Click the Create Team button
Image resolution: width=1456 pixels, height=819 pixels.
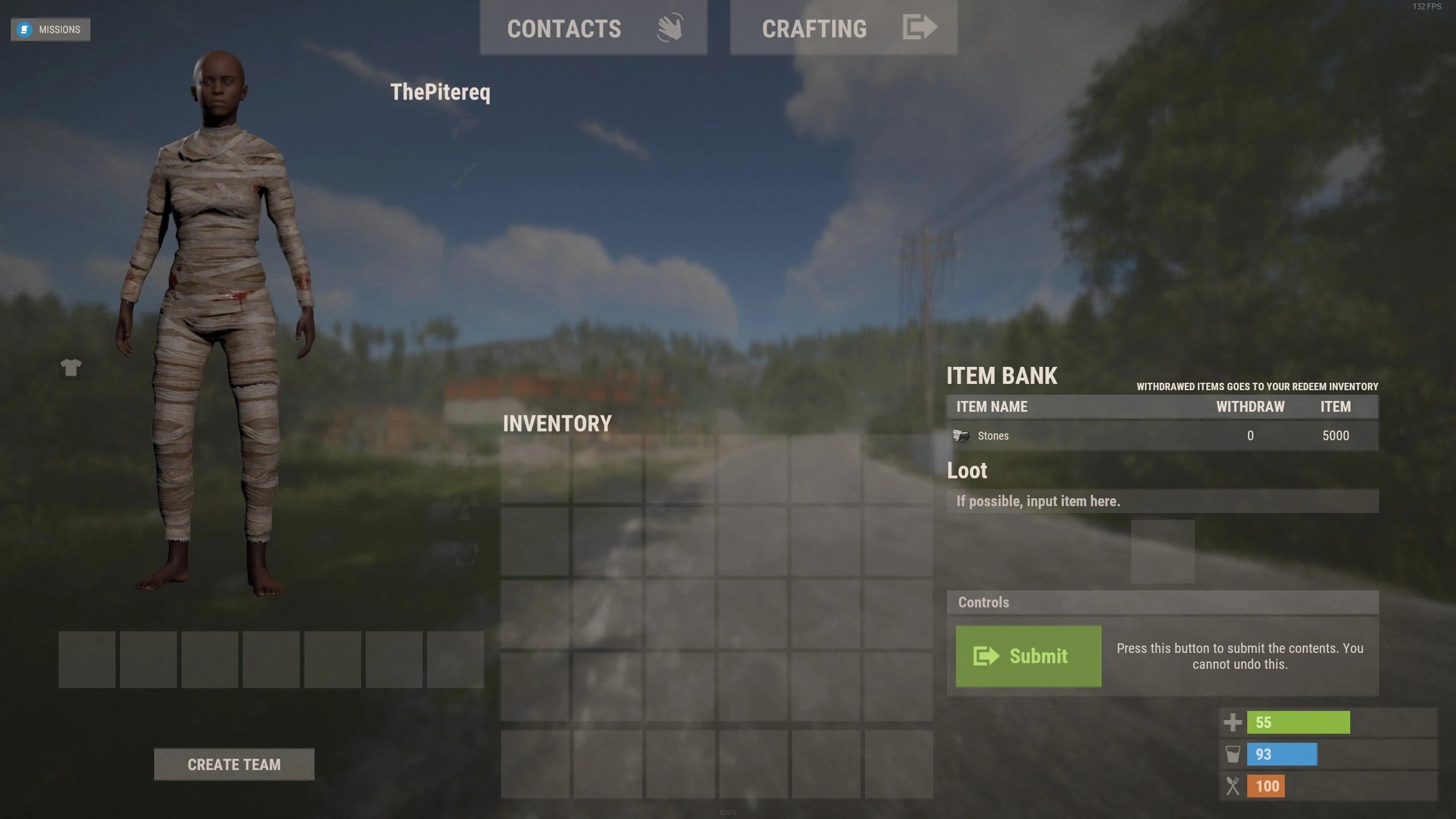pyautogui.click(x=234, y=764)
